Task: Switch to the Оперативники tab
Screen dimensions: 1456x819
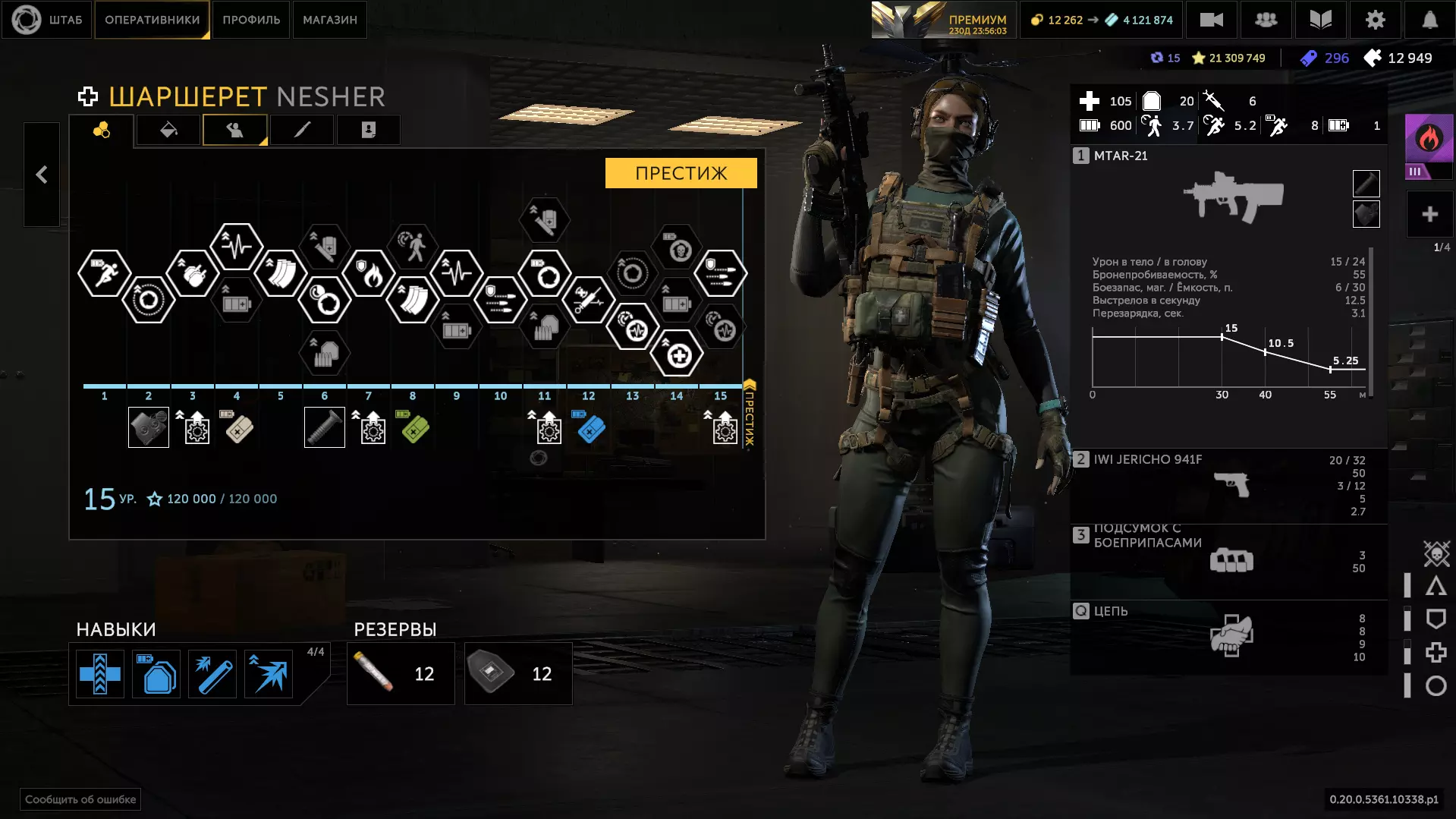Action: 152,20
